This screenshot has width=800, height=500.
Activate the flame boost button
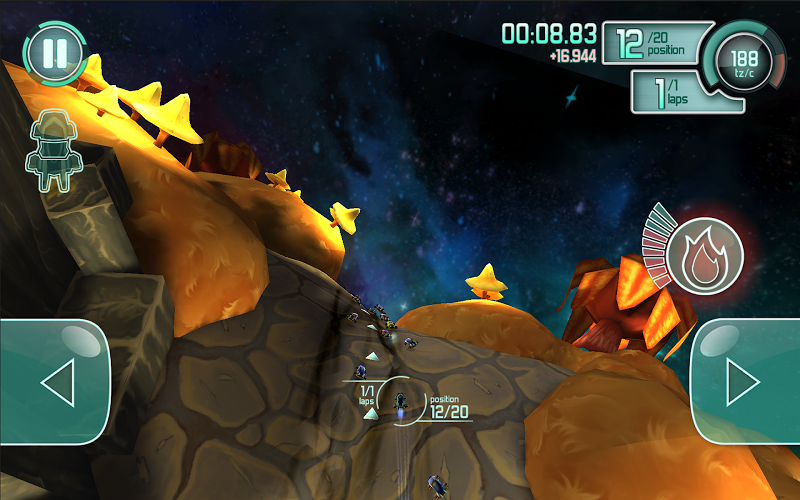(x=705, y=252)
